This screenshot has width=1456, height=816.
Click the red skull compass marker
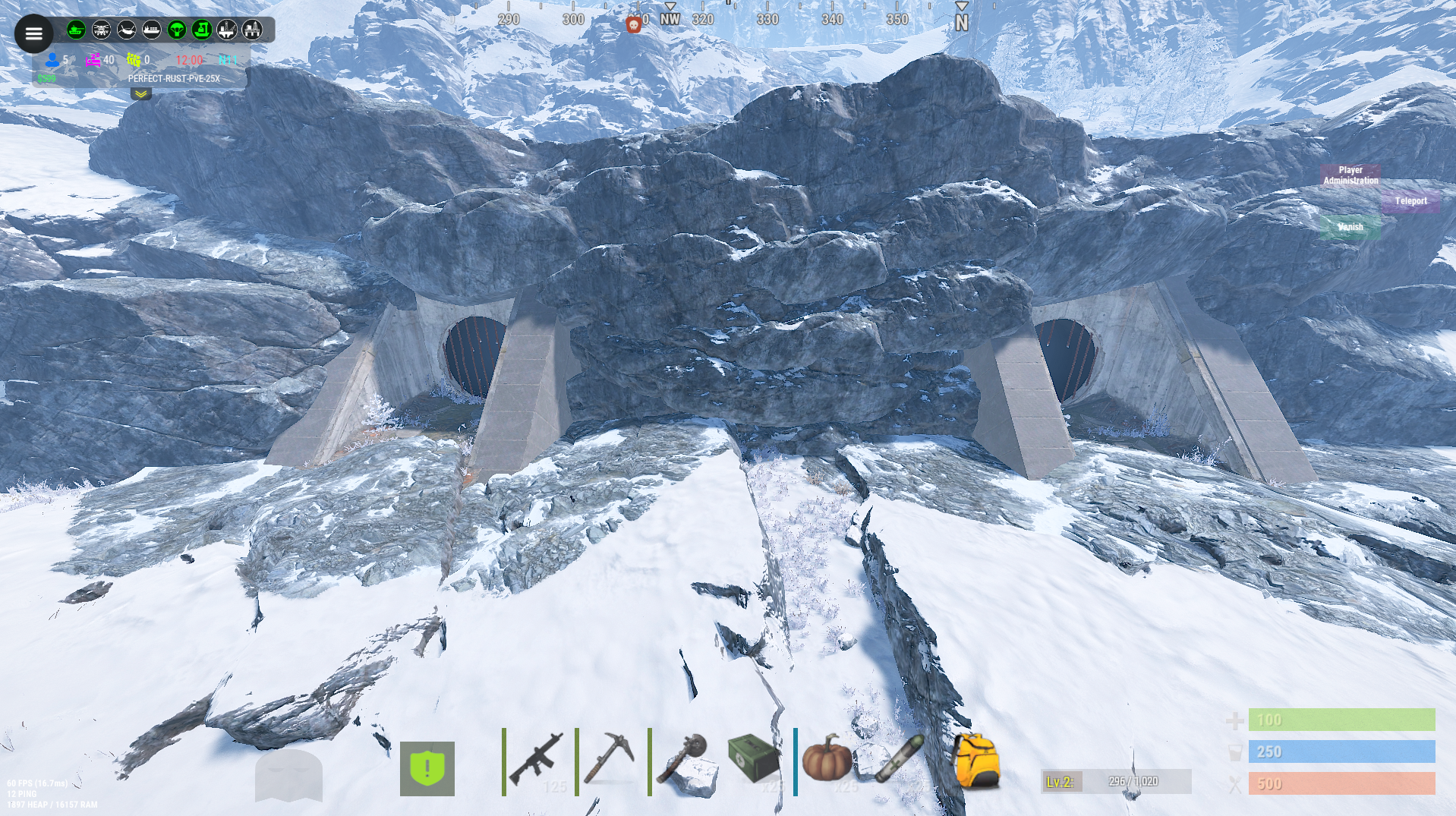click(633, 24)
